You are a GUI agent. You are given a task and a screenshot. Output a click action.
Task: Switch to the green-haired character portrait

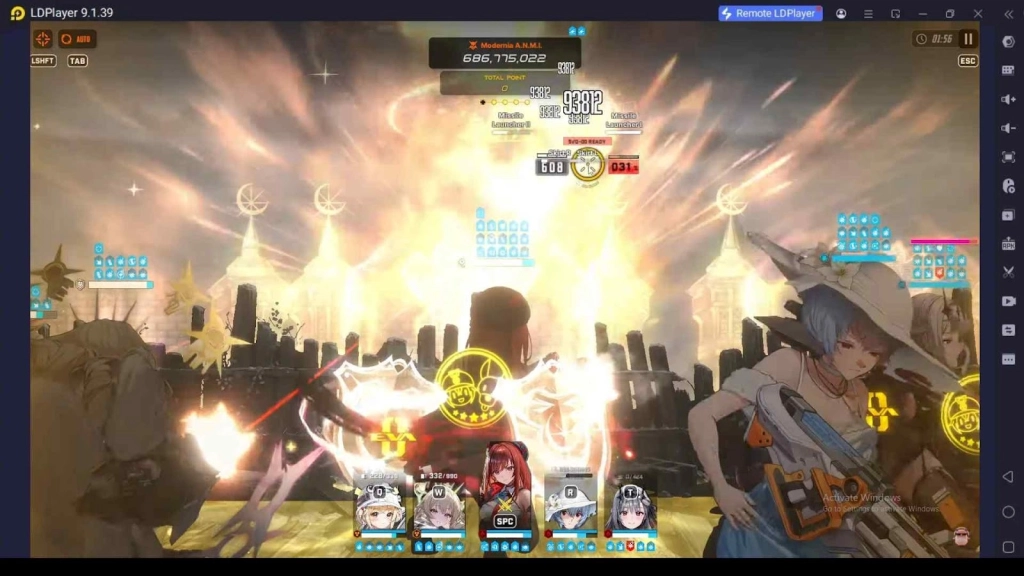(x=439, y=510)
